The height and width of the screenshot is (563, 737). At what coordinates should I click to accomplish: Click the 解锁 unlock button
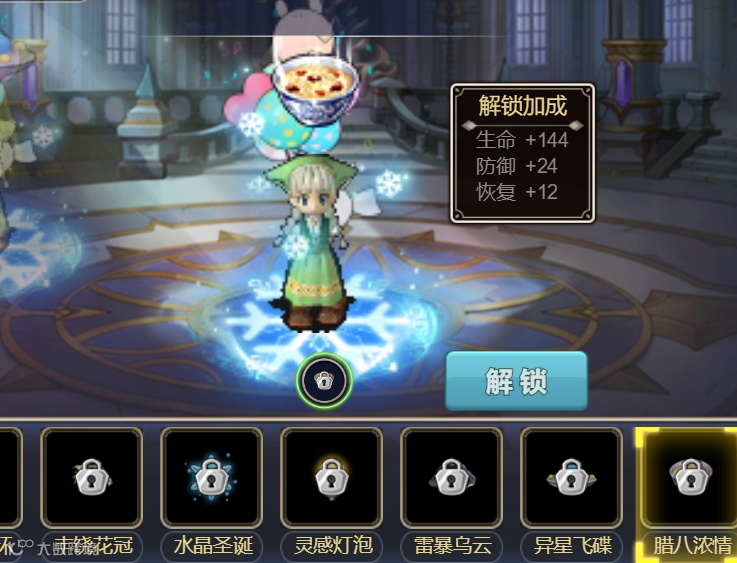(516, 381)
